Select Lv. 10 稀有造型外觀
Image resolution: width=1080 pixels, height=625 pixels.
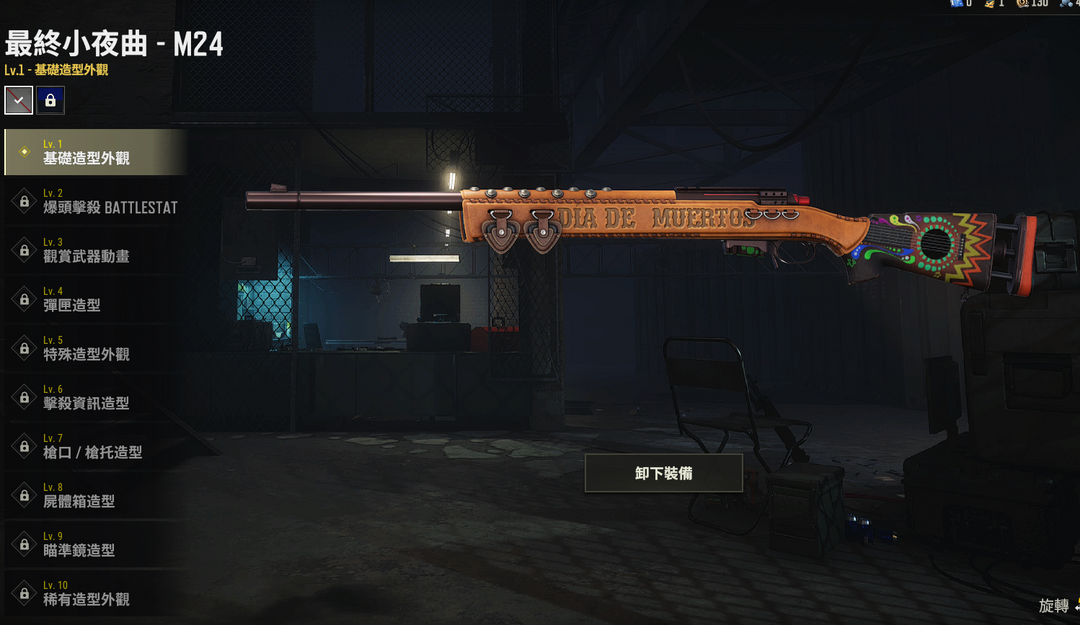pyautogui.click(x=95, y=593)
